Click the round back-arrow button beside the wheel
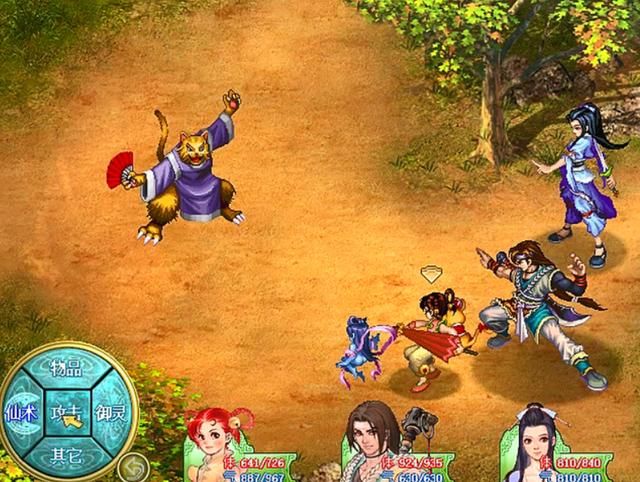 point(131,465)
